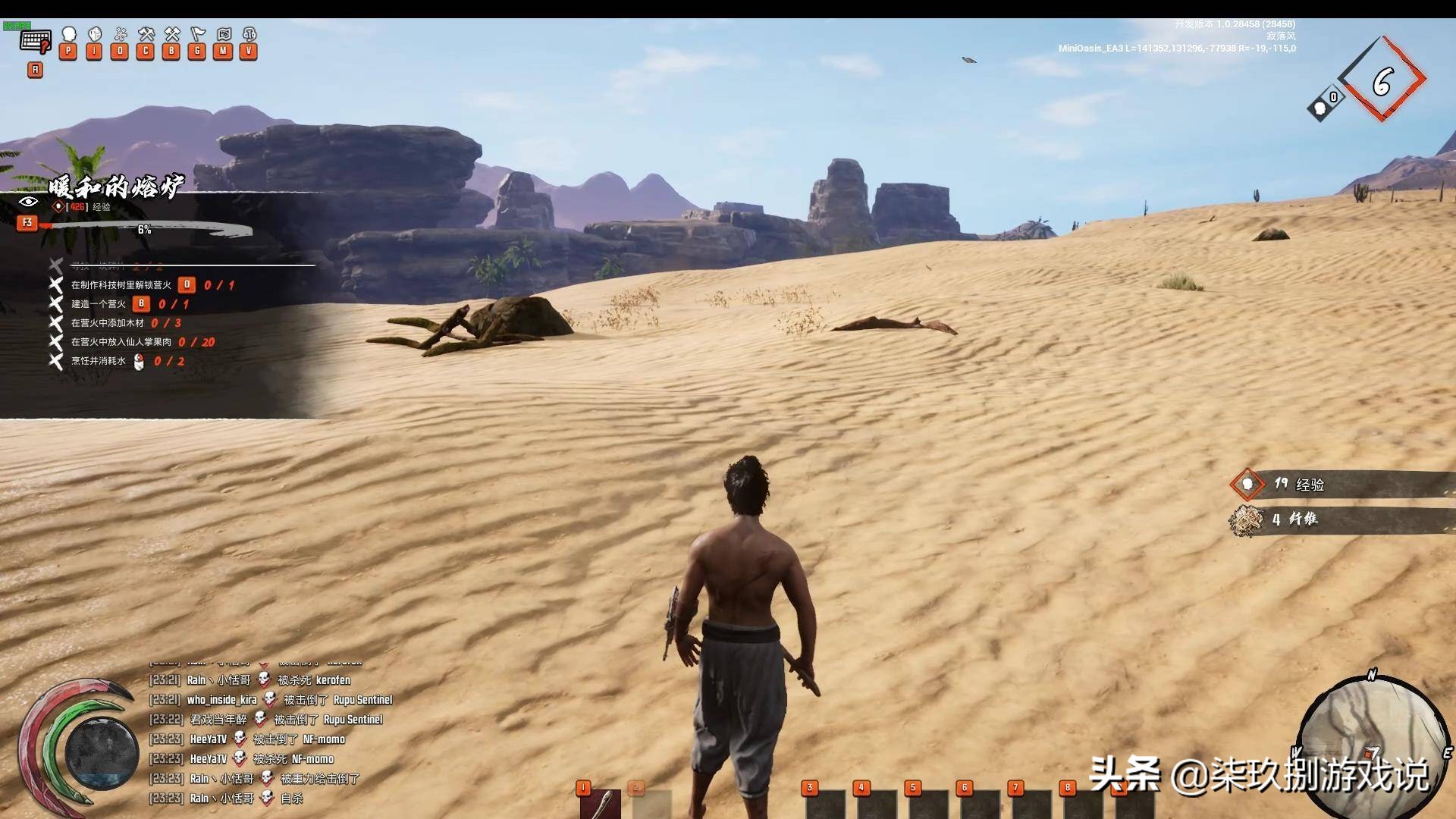Open the character head profile icon
The height and width of the screenshot is (819, 1456).
pos(68,35)
